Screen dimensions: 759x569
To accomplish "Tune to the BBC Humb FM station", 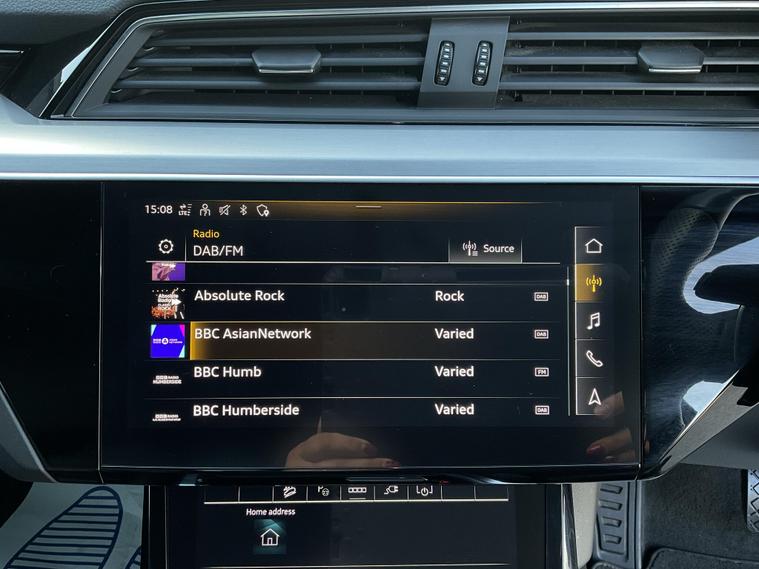I will (350, 372).
